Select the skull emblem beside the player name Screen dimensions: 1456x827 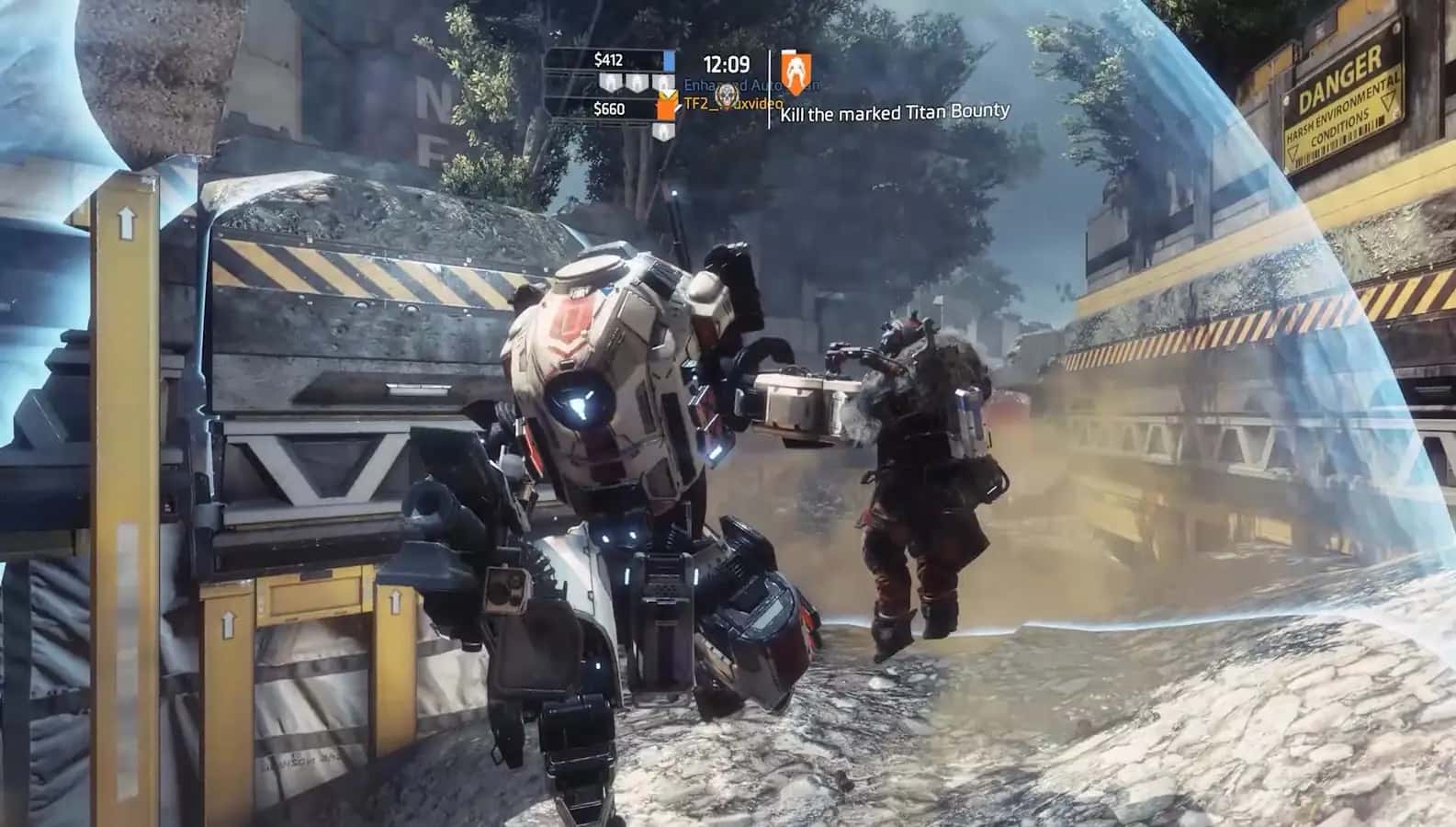[x=726, y=94]
